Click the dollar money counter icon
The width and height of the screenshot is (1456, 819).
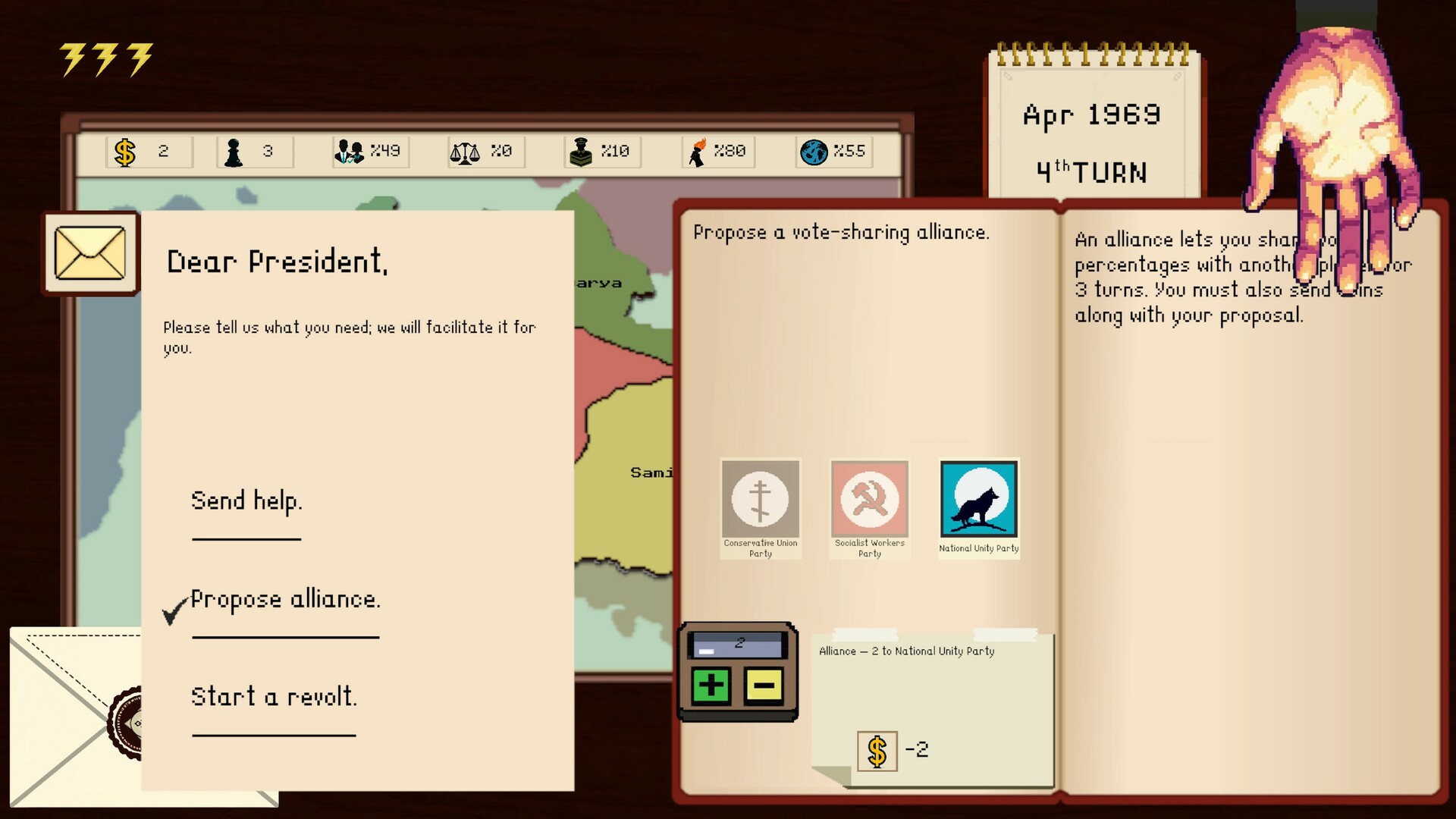pyautogui.click(x=124, y=151)
